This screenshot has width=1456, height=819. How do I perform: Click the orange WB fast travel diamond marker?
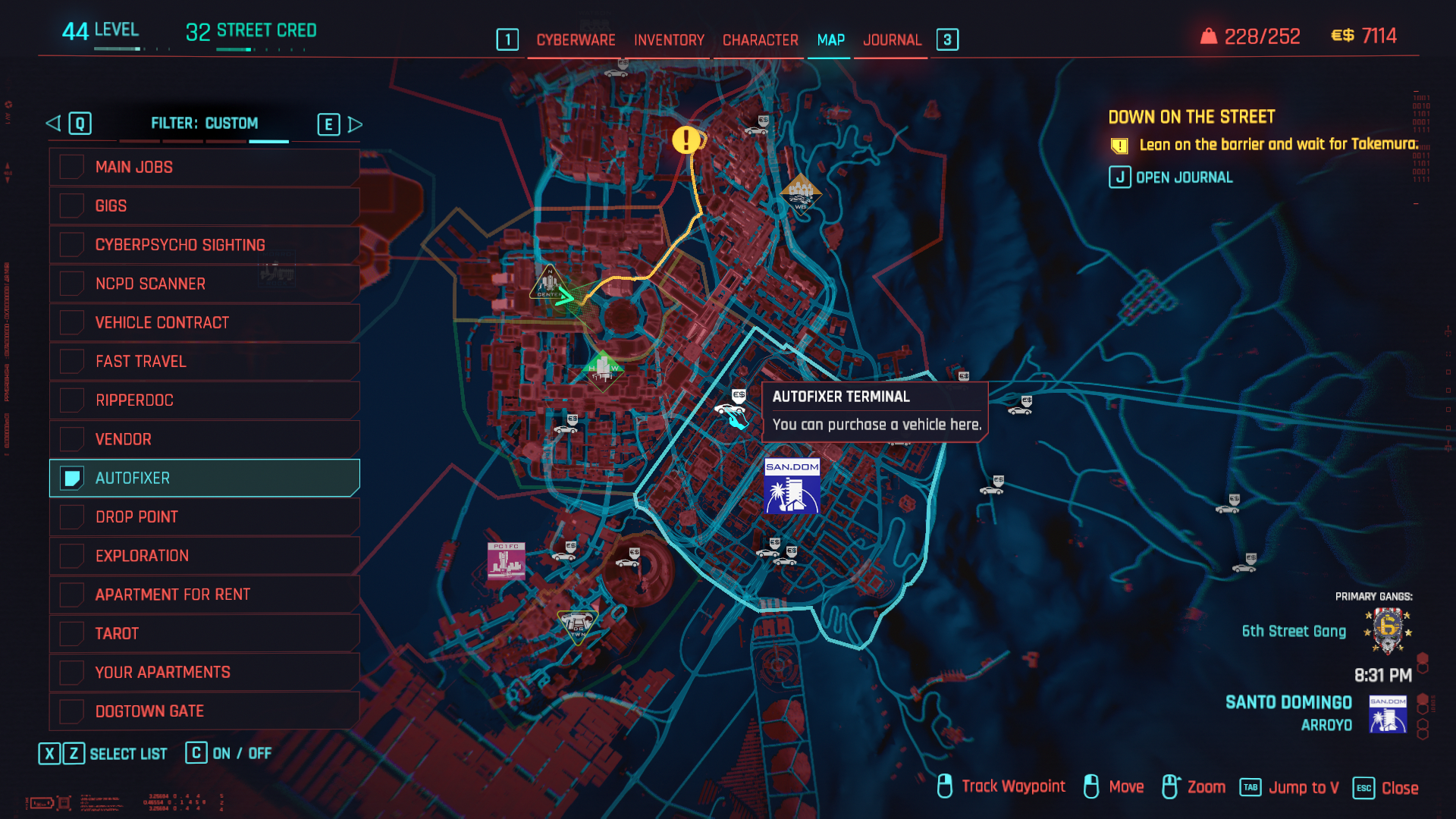pos(800,195)
